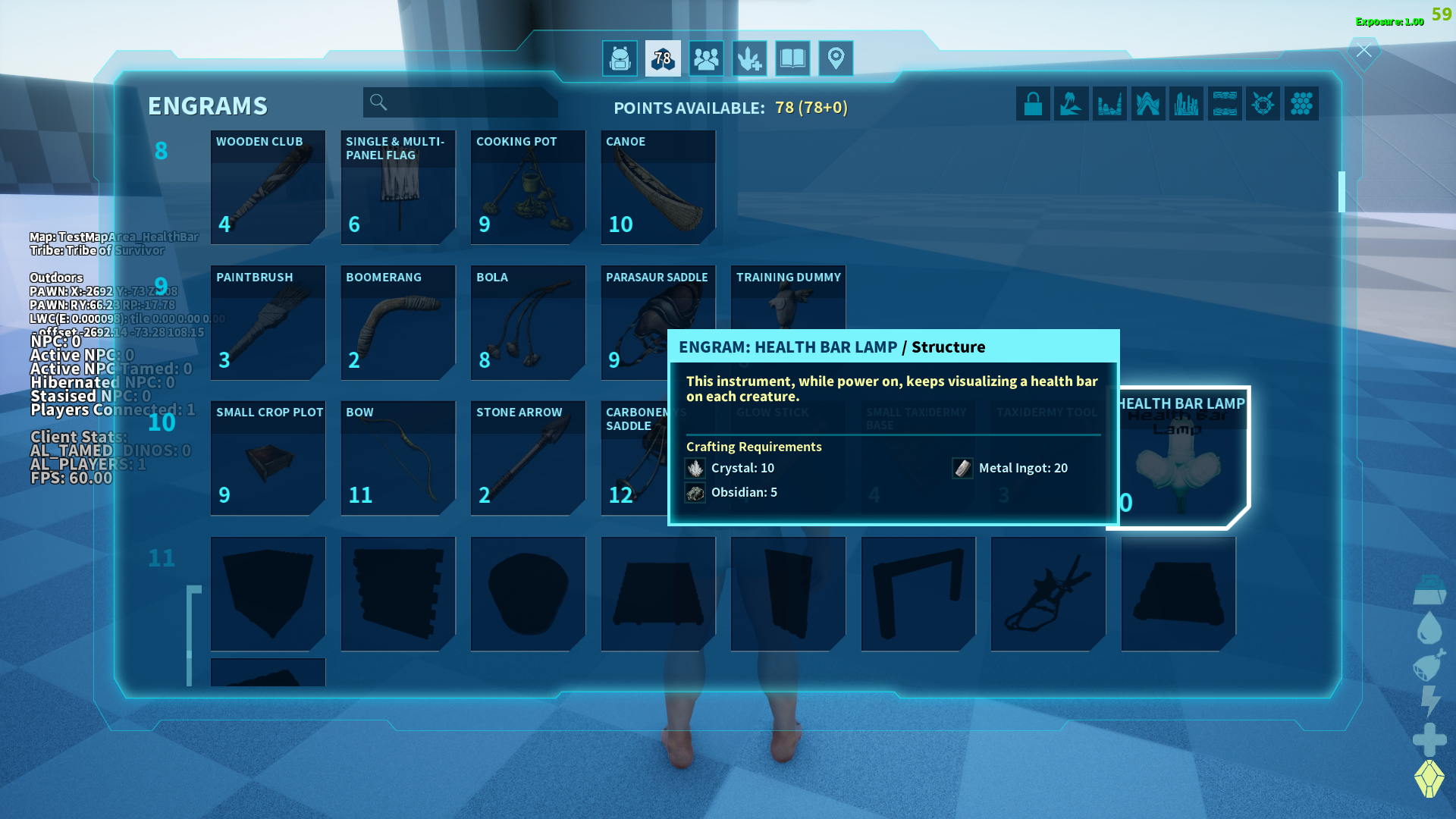Pick the Paintbrush engram

coord(268,322)
